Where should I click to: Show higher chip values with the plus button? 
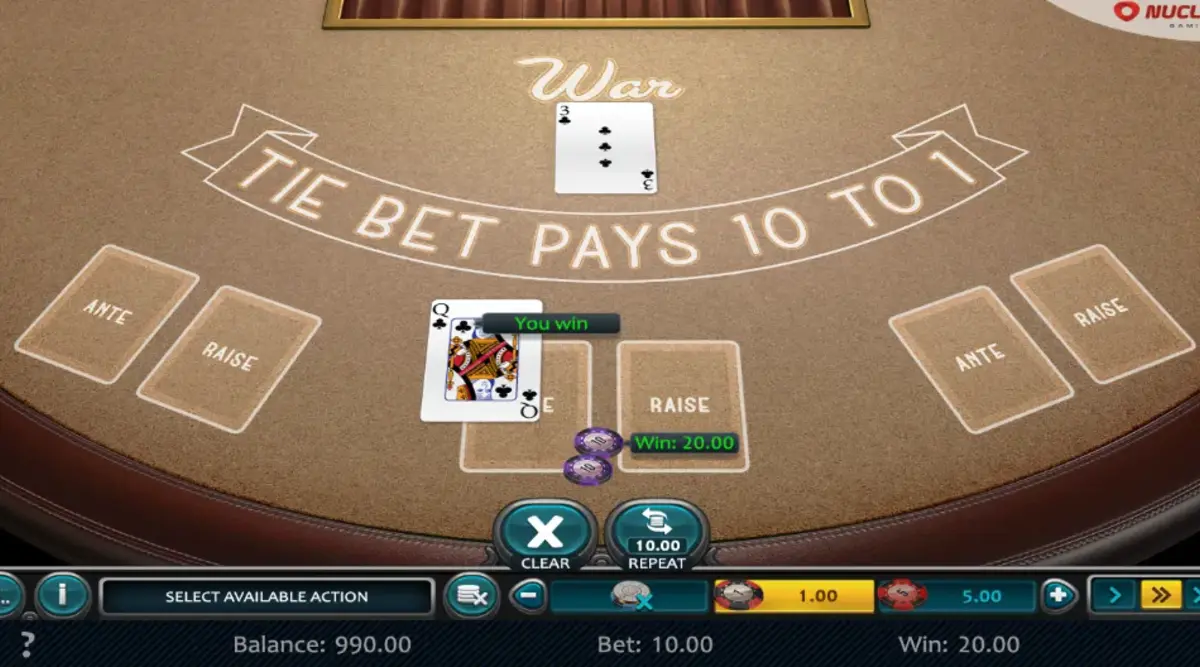coord(1058,596)
